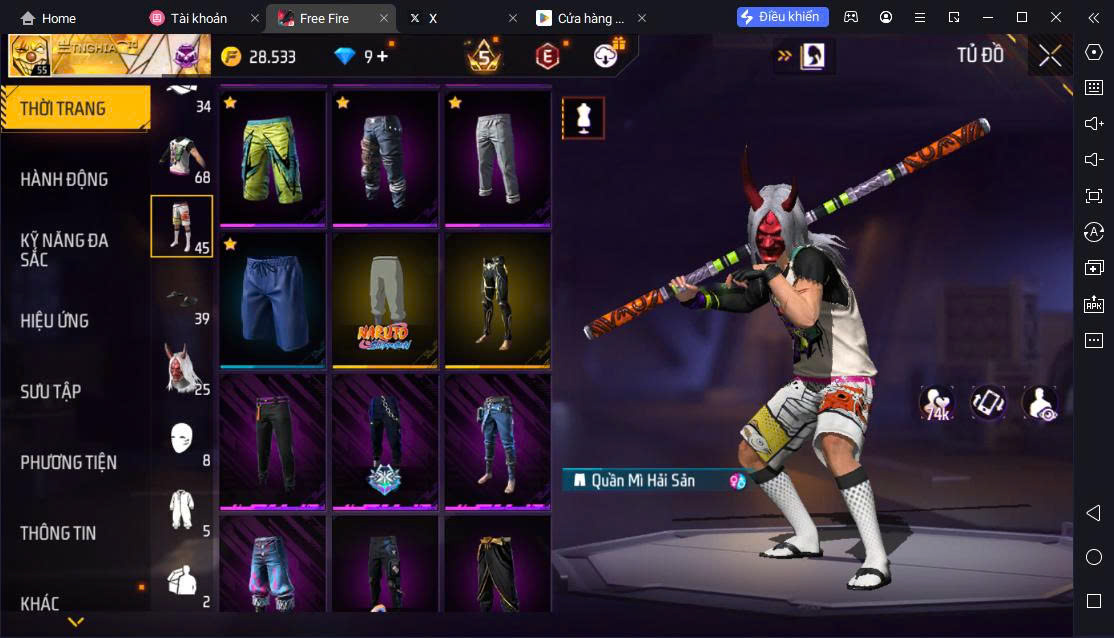1114x638 pixels.
Task: Toggle the character view eye icon
Action: 1040,403
